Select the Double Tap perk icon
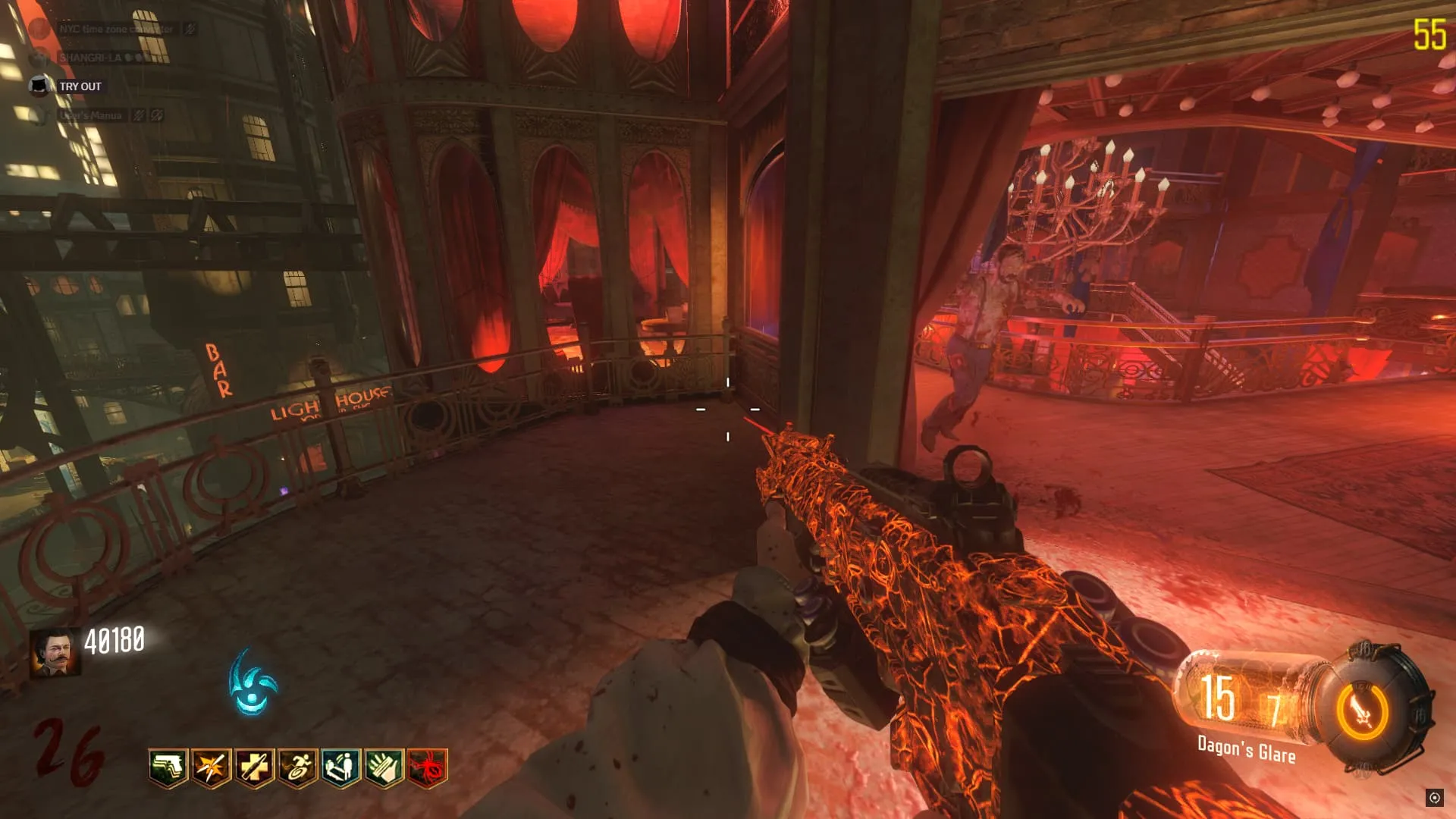The image size is (1456, 819). point(212,768)
